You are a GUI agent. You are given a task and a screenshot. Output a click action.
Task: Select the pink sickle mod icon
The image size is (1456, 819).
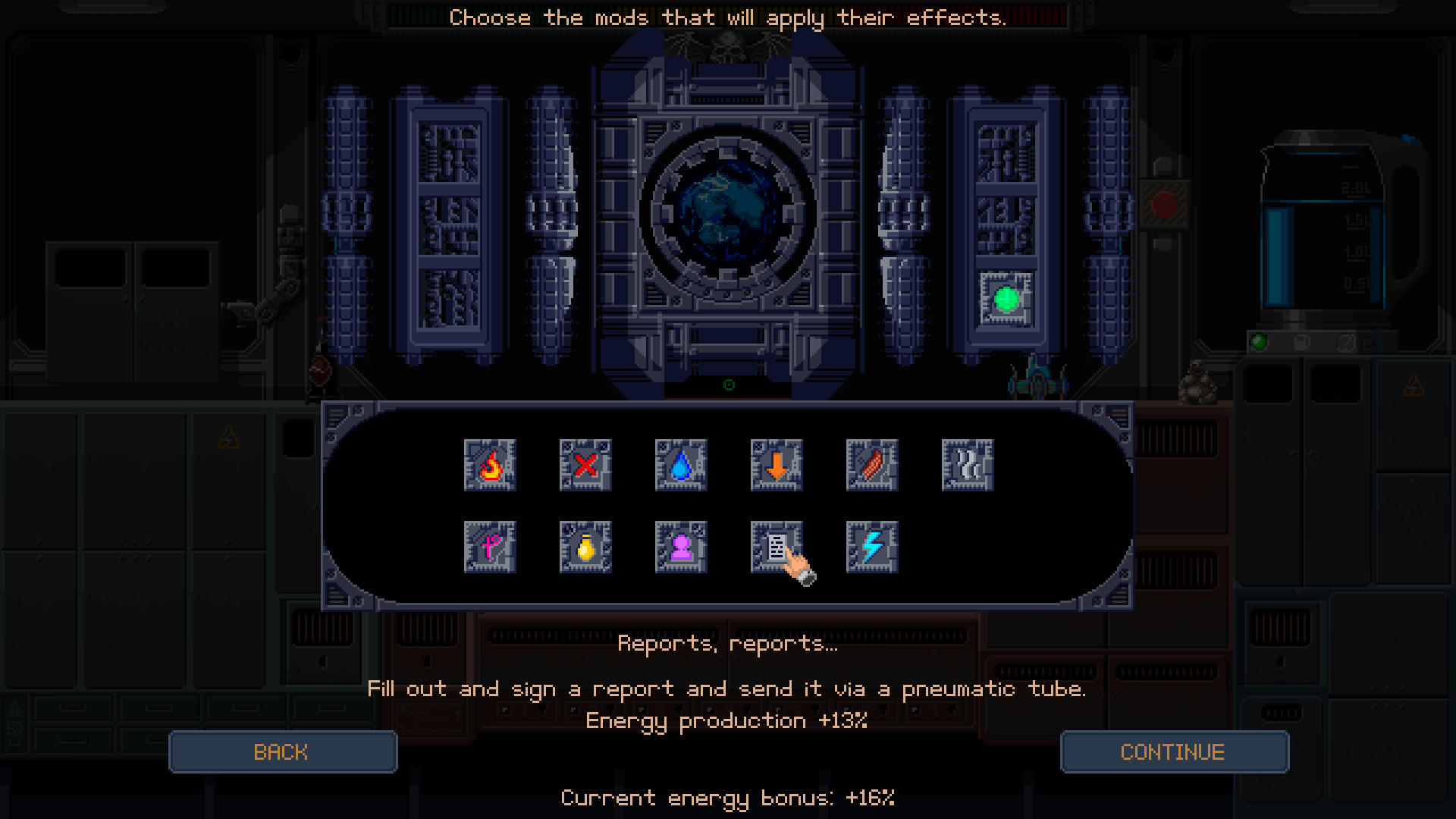coord(490,547)
